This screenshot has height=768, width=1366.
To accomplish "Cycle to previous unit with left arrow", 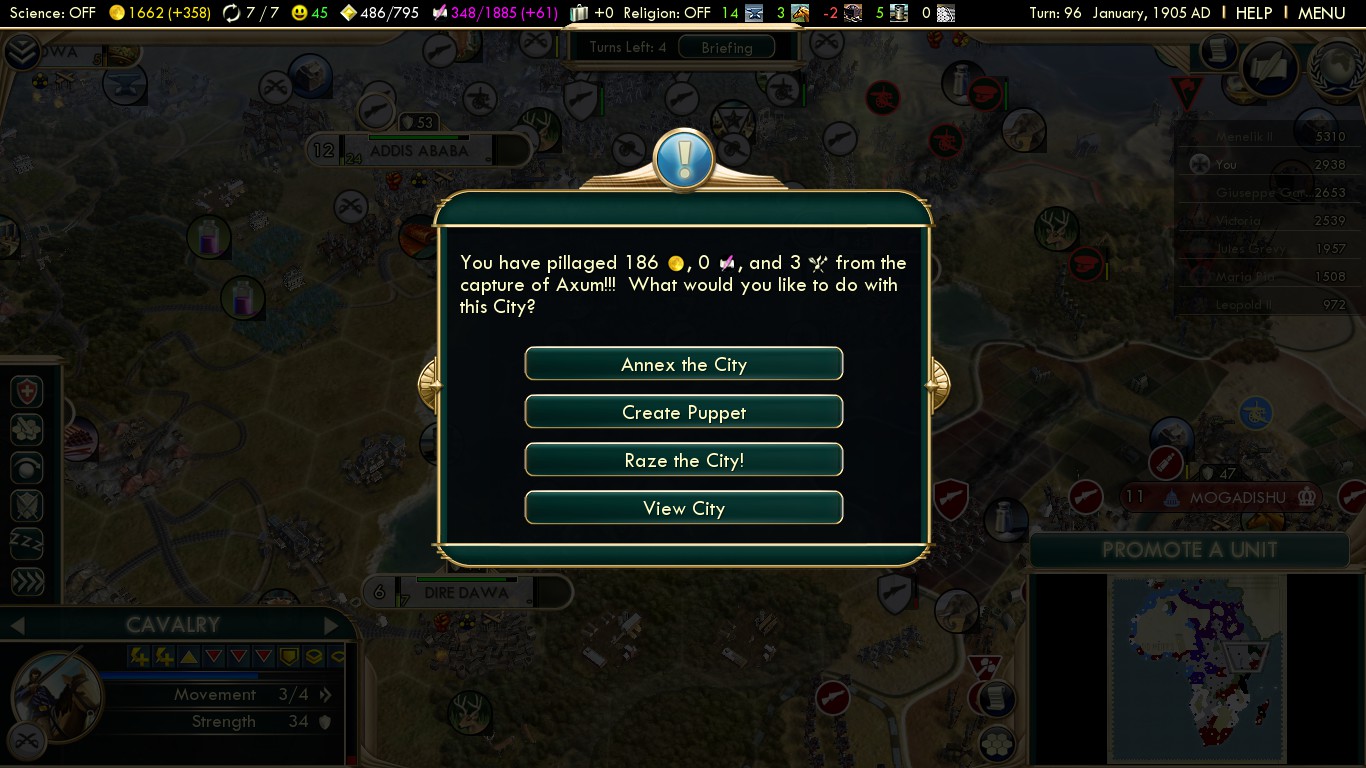I will (x=16, y=626).
